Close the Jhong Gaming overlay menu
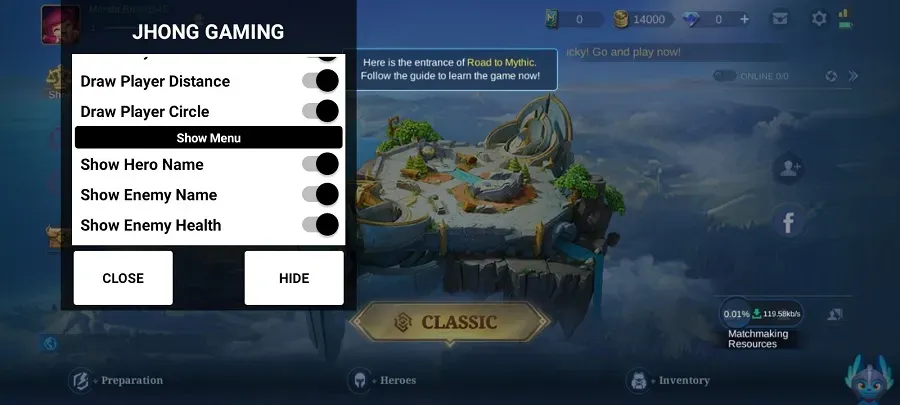Screen dimensions: 900x405 tap(123, 278)
